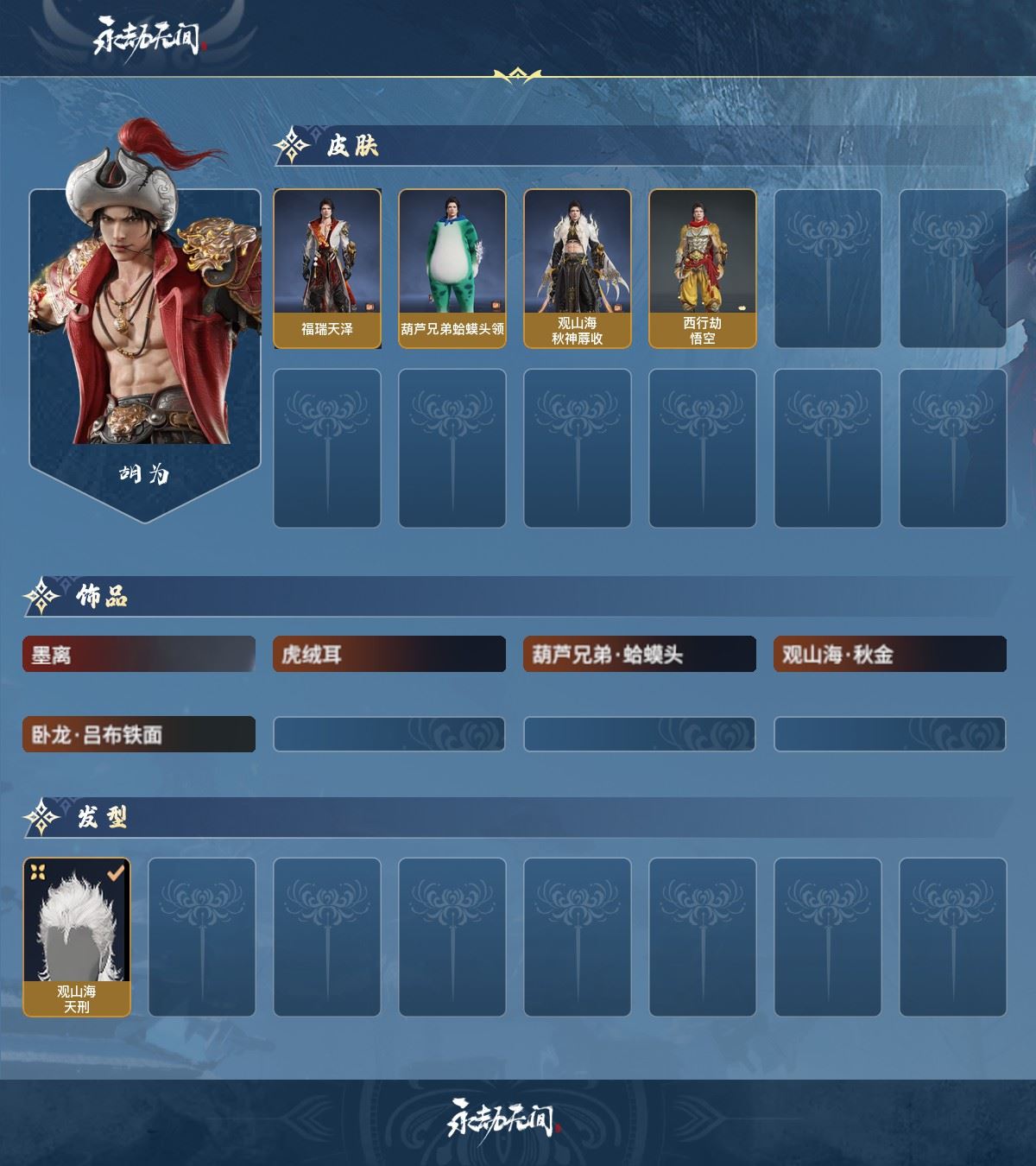1036x1166 pixels.
Task: Select the 墨离 accessory entry
Action: (139, 655)
